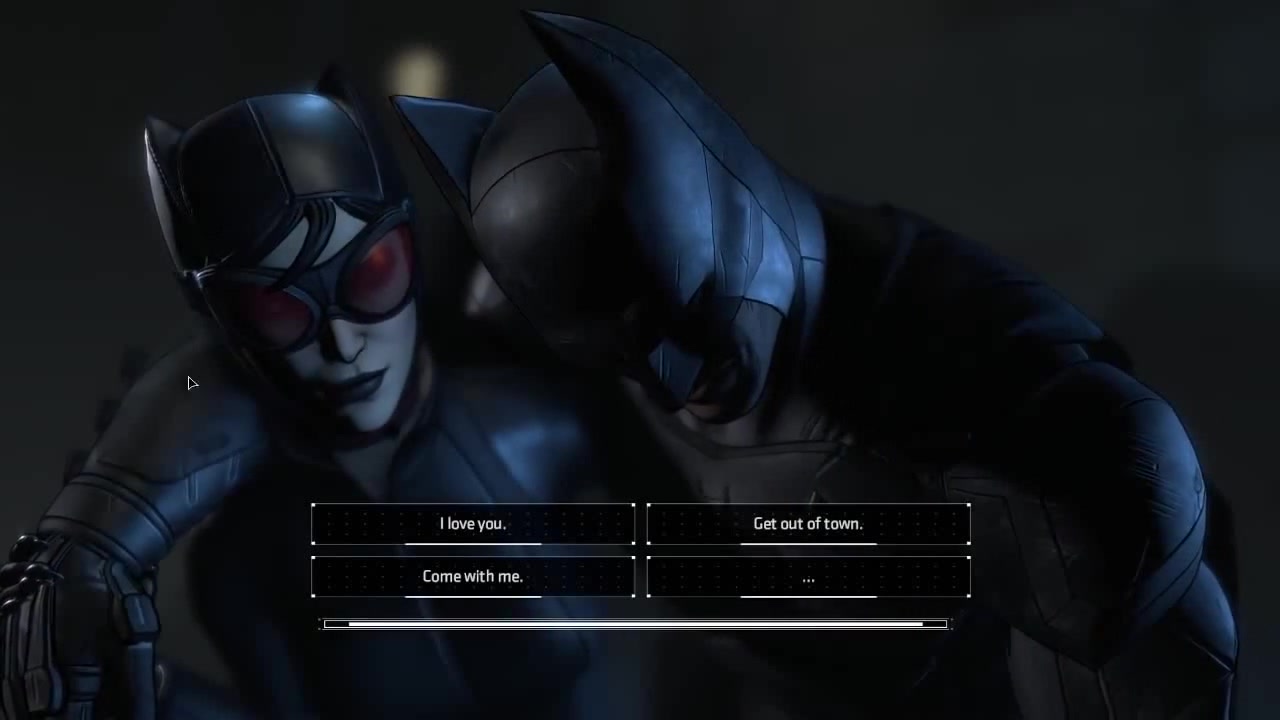Stay silent with the "..." option
Viewport: 1280px width, 720px height.
808,577
